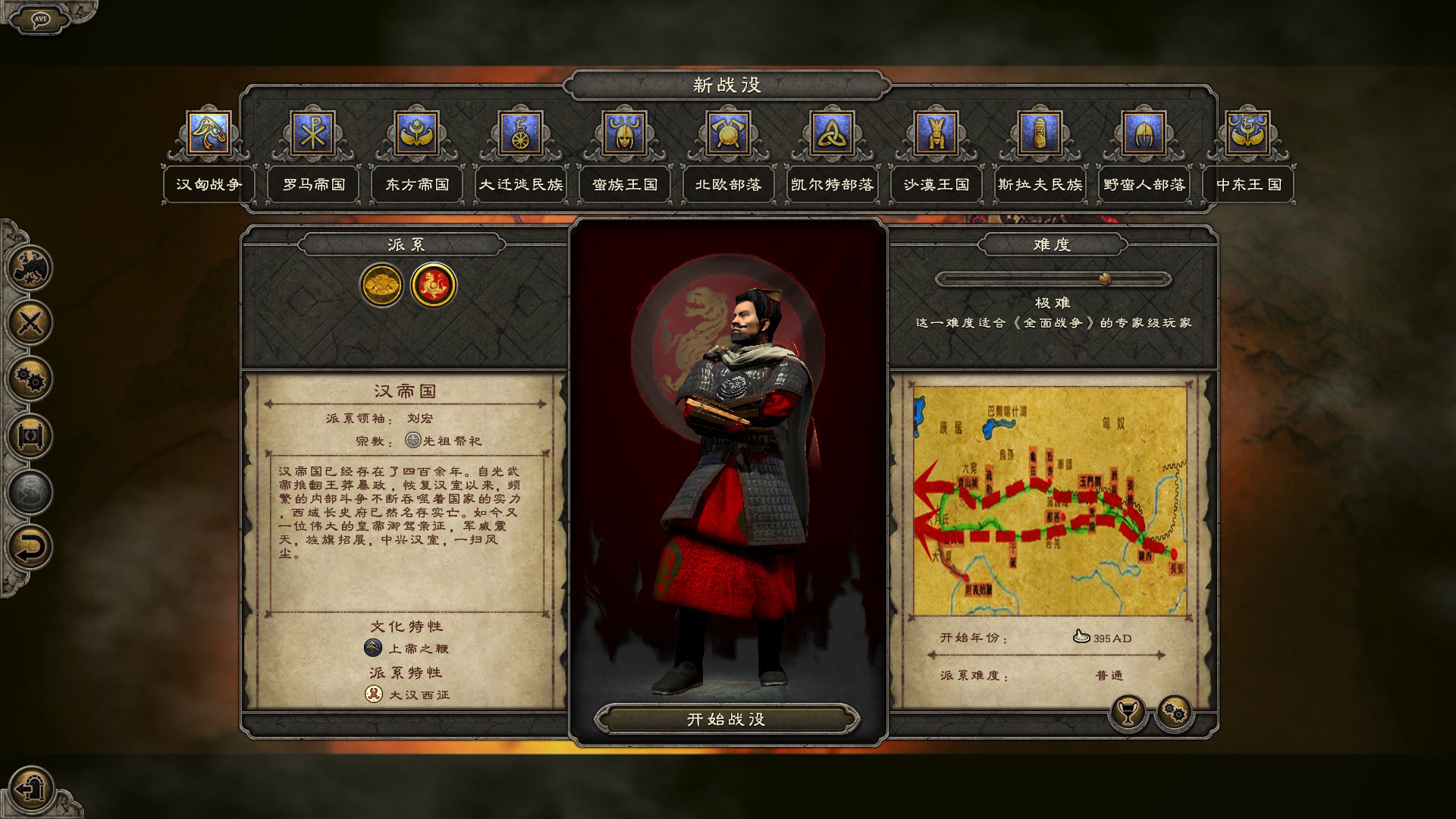The height and width of the screenshot is (819, 1456).
Task: Open the goblet victory conditions button
Action: click(x=1128, y=713)
